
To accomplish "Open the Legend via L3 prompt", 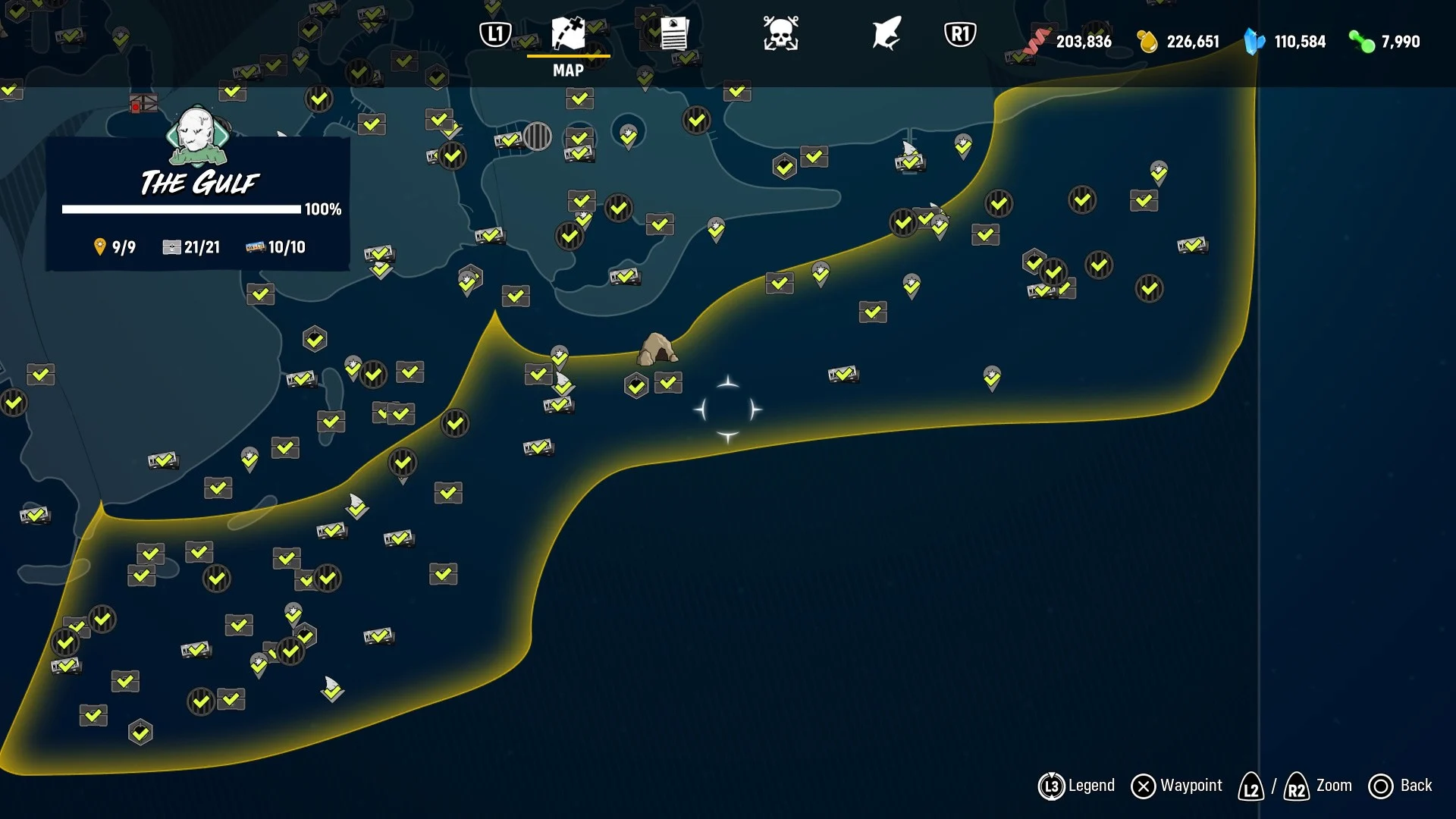I will pyautogui.click(x=1053, y=786).
